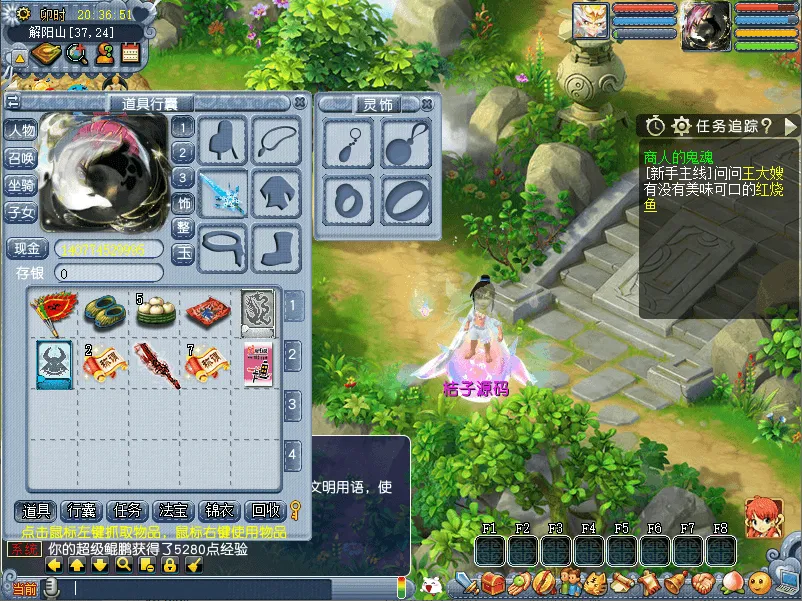Open the 召唤 summon tab
Viewport: 802px width, 601px height.
click(21, 158)
